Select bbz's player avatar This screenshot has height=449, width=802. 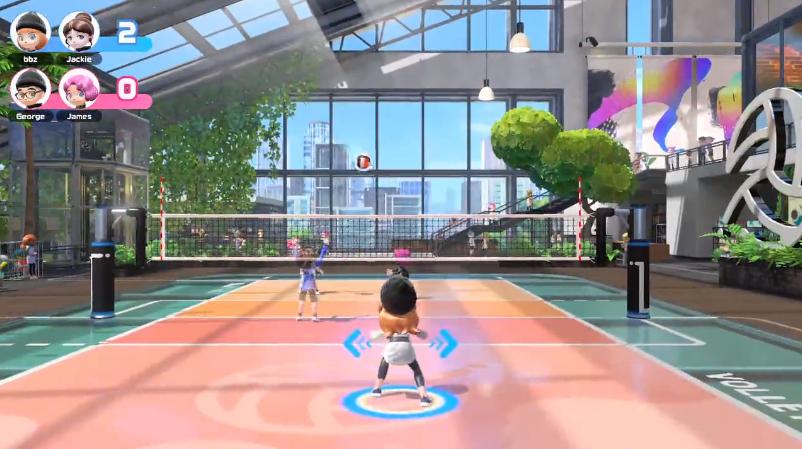[x=30, y=31]
